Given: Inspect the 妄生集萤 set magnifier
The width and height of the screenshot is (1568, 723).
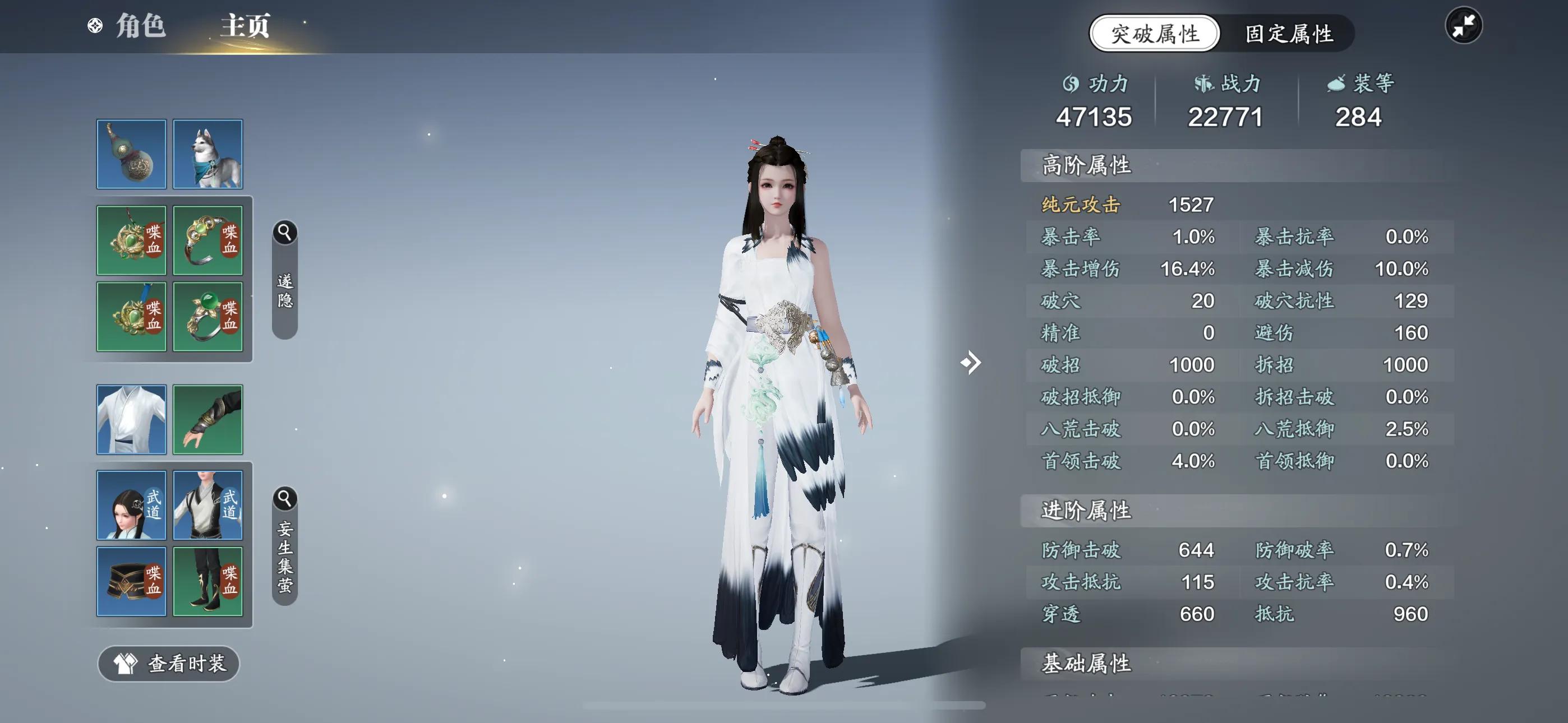Looking at the screenshot, I should 284,499.
